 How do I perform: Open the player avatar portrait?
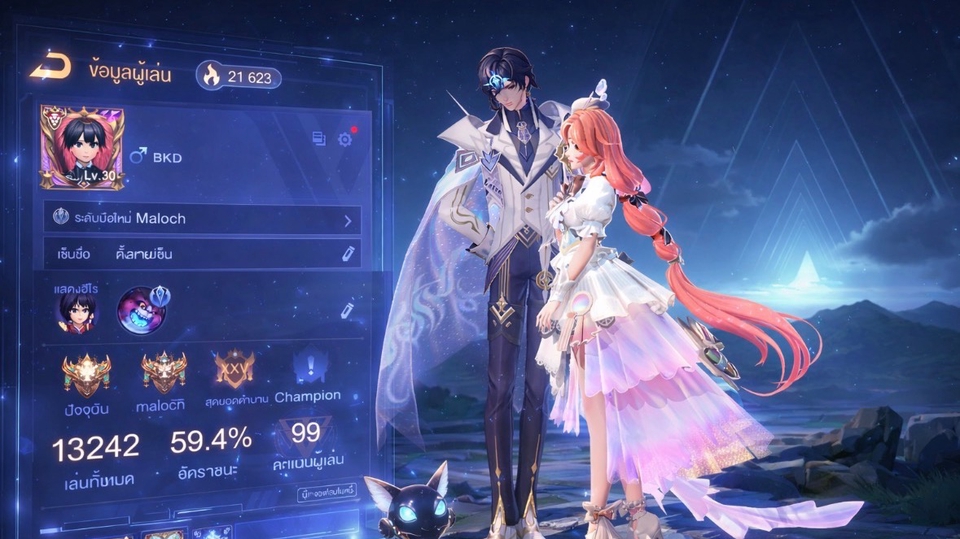tap(68, 147)
